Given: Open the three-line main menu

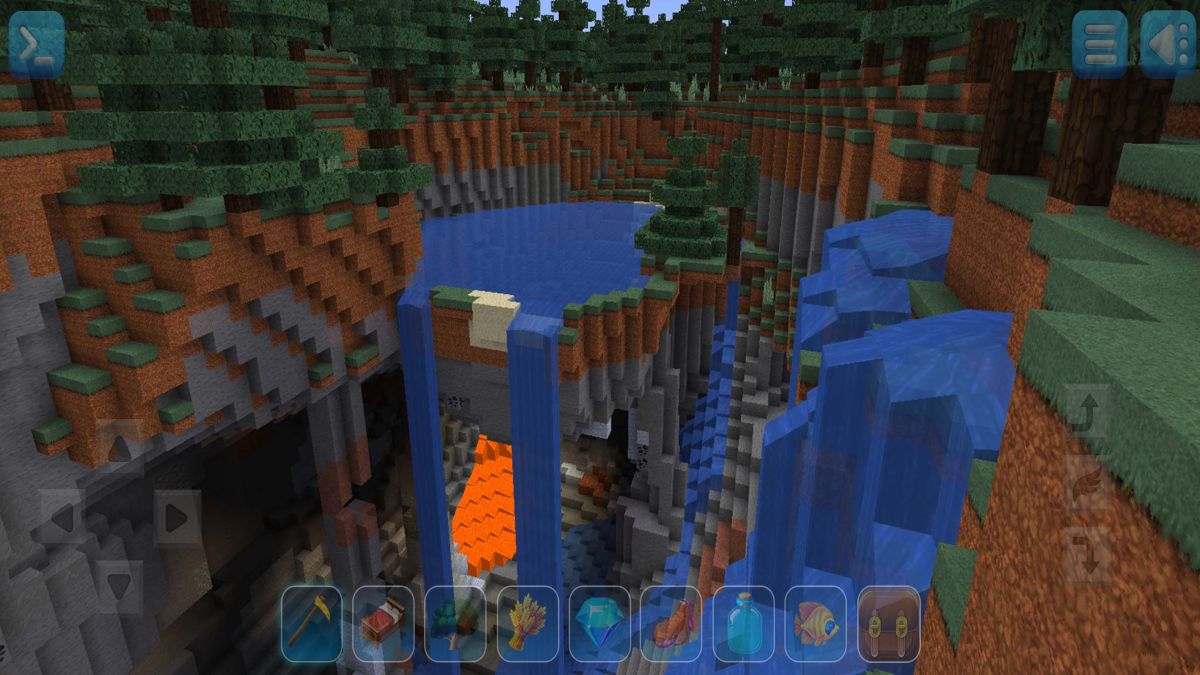Looking at the screenshot, I should 1099,43.
